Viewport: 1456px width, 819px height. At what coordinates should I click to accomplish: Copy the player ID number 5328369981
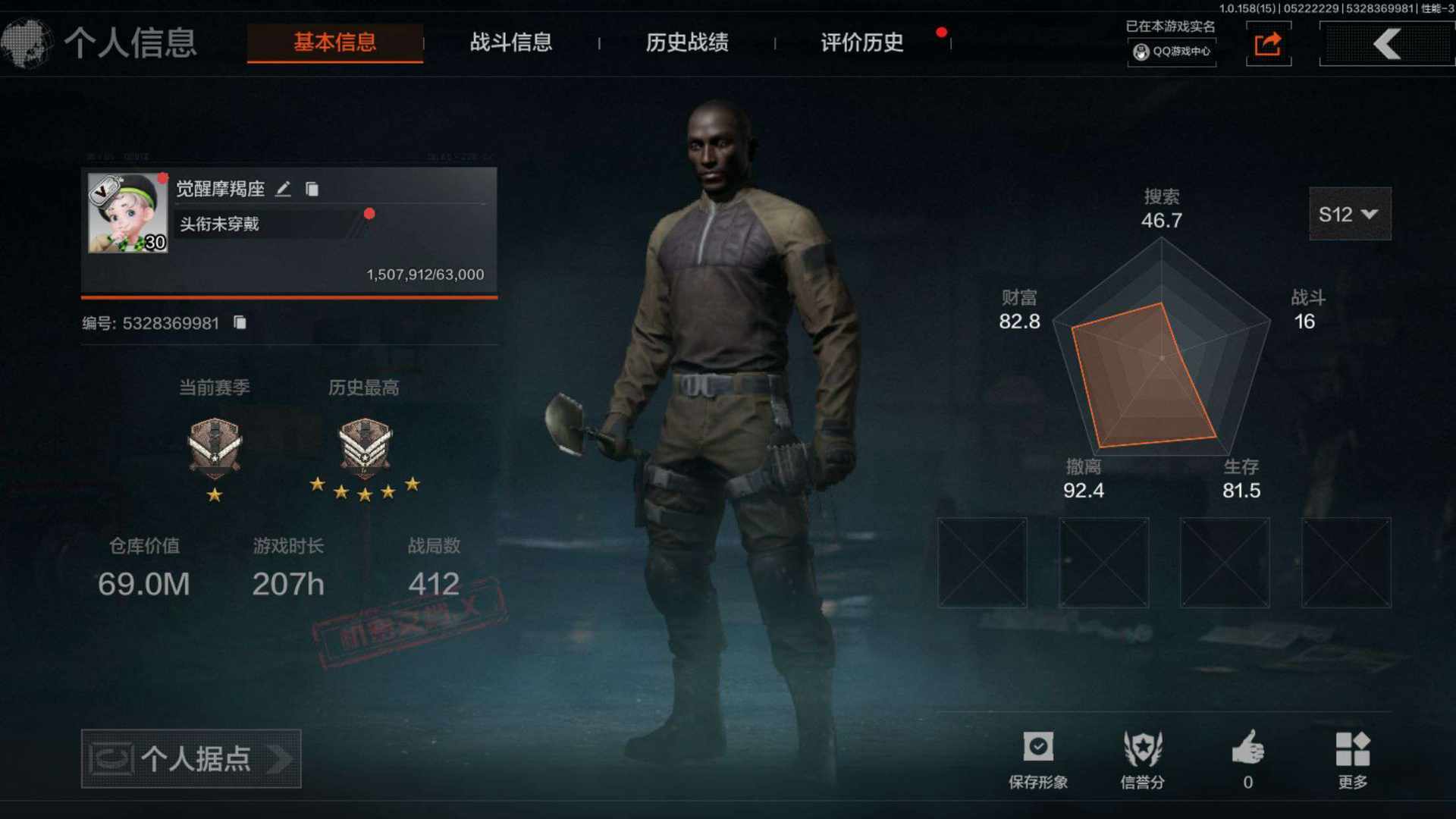[x=240, y=323]
